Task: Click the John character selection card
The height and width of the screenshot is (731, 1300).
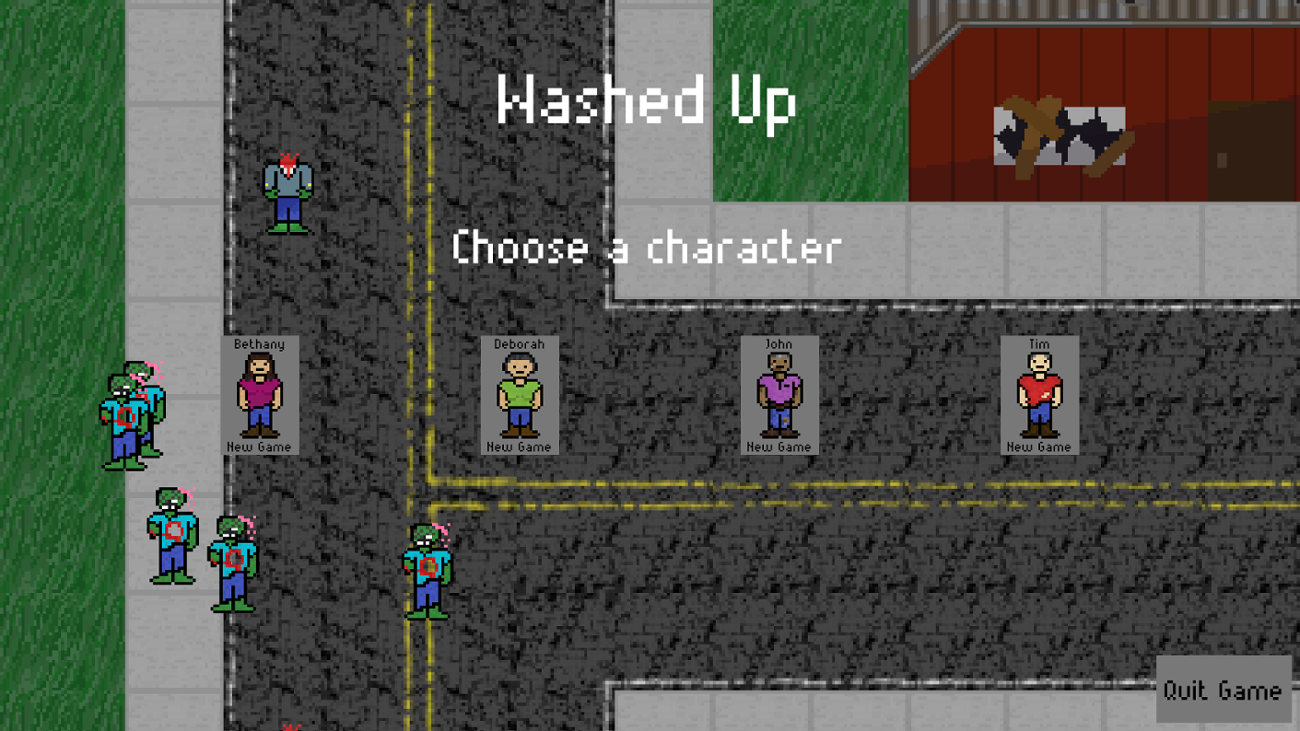Action: [x=779, y=394]
